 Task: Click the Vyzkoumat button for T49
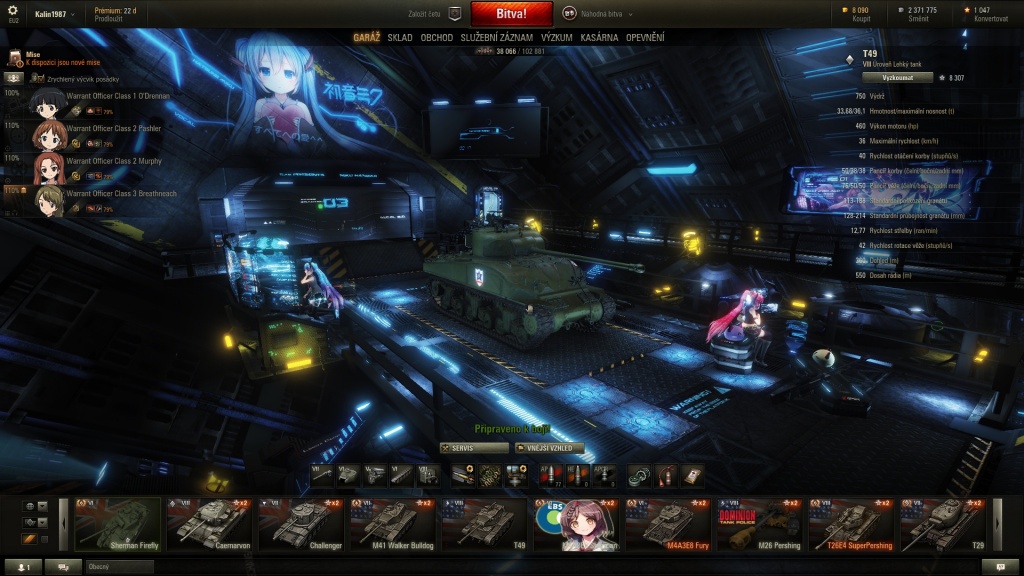897,77
